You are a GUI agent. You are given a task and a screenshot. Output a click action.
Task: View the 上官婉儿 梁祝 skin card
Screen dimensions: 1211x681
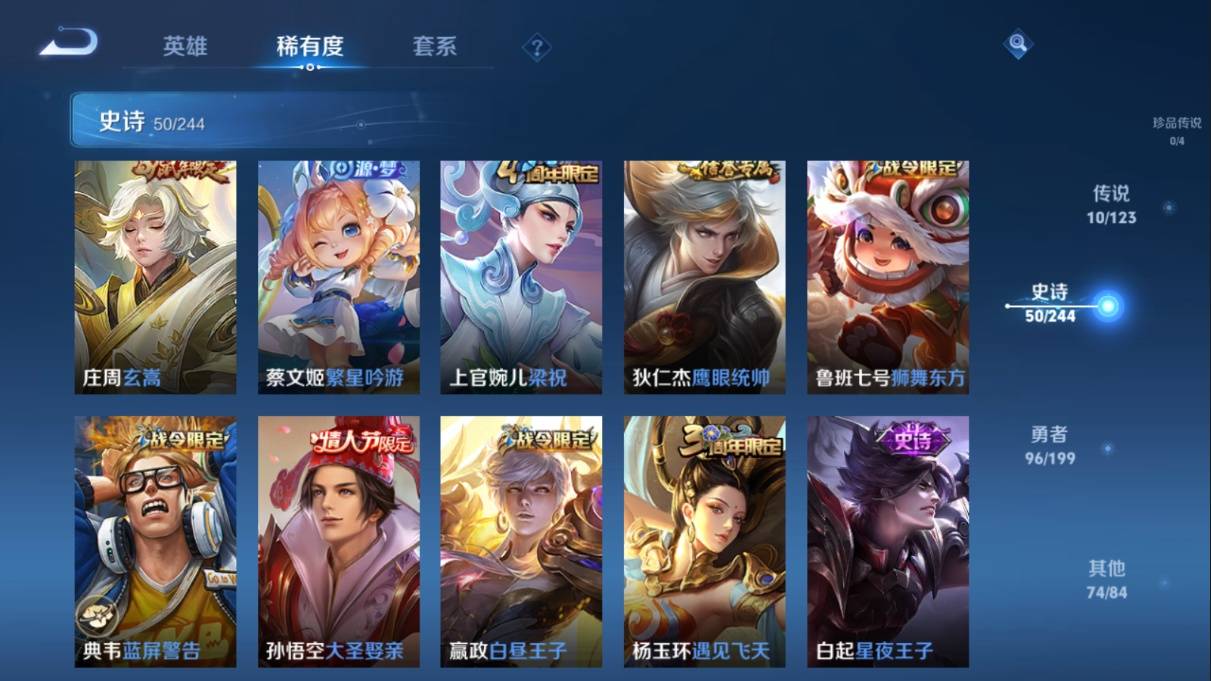click(521, 277)
